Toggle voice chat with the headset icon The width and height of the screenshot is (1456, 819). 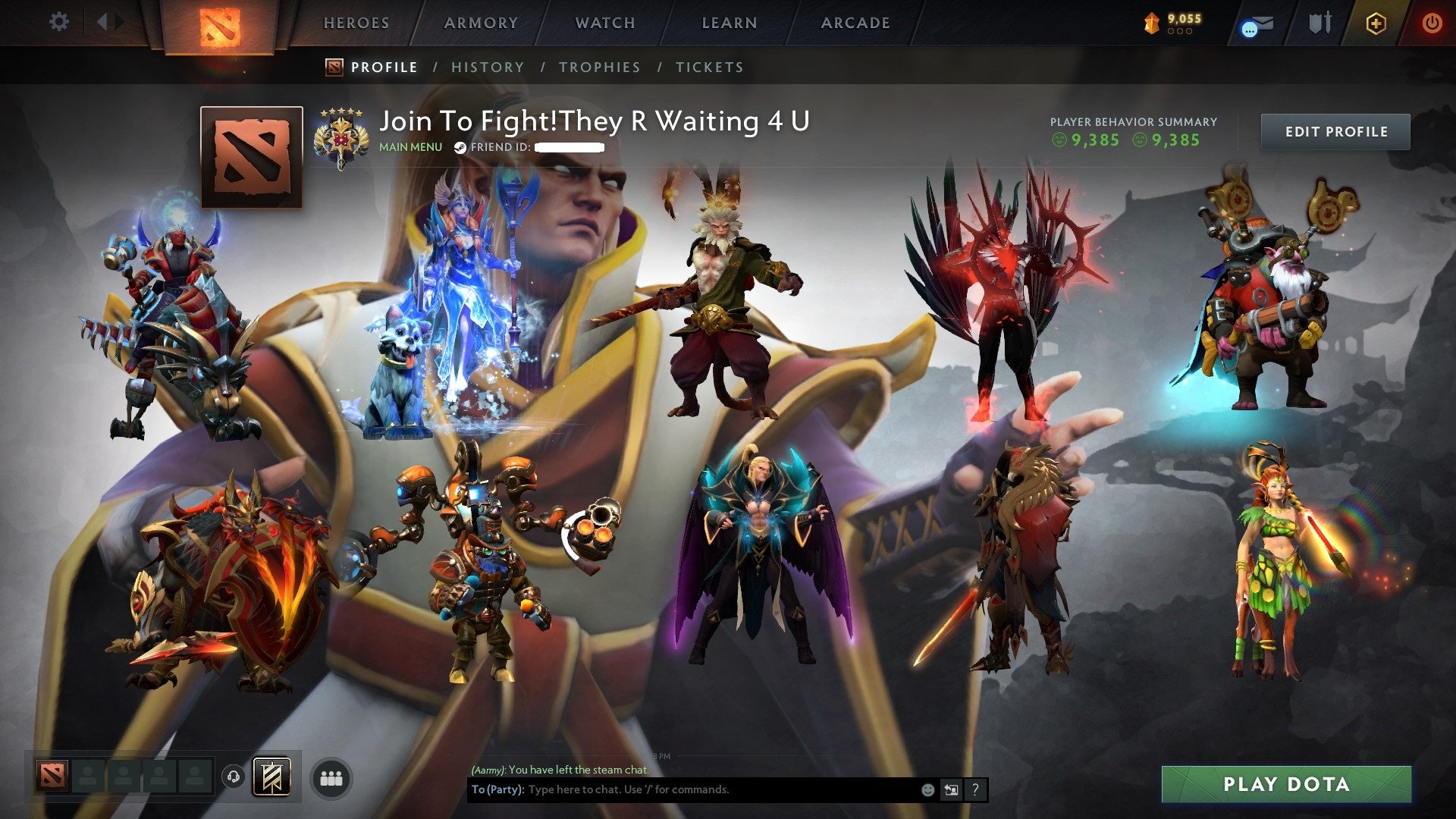coord(234,777)
